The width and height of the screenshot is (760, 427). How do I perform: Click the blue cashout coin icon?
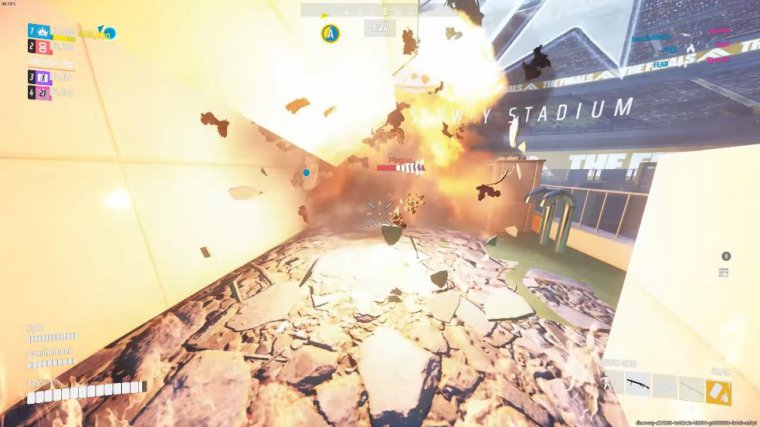(108, 33)
